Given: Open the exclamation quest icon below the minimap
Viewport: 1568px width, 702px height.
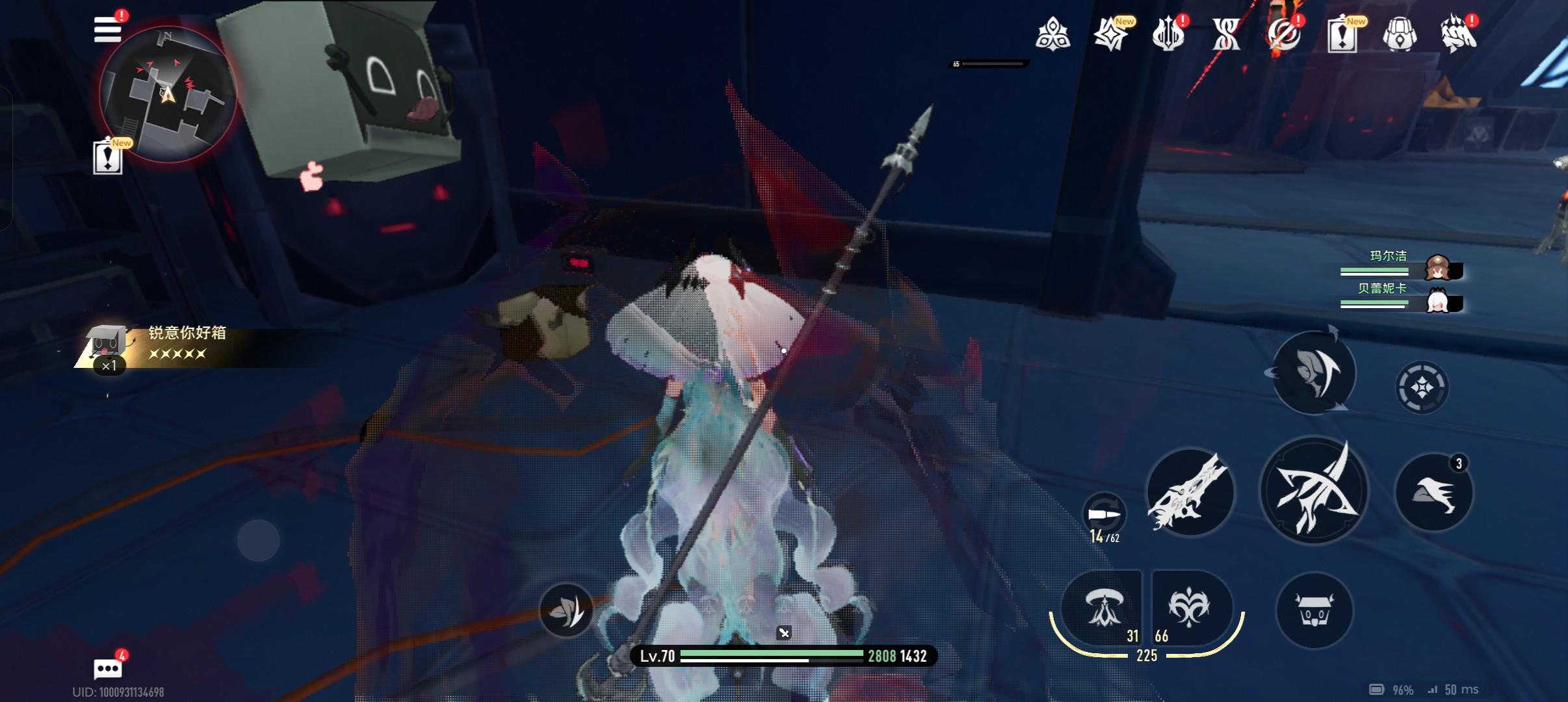Looking at the screenshot, I should pyautogui.click(x=108, y=157).
